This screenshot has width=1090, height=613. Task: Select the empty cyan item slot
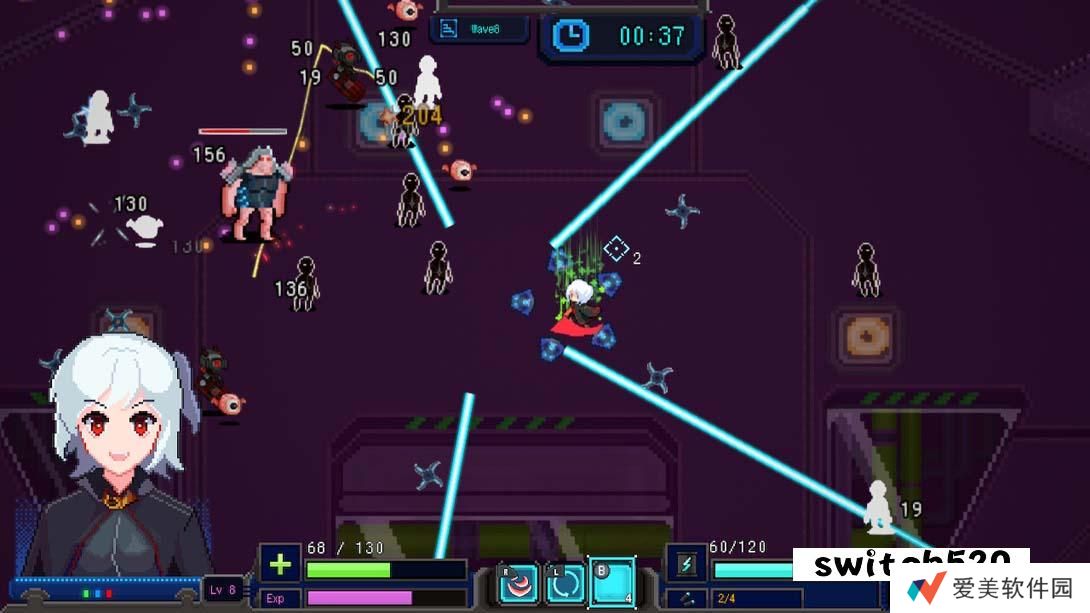click(612, 582)
